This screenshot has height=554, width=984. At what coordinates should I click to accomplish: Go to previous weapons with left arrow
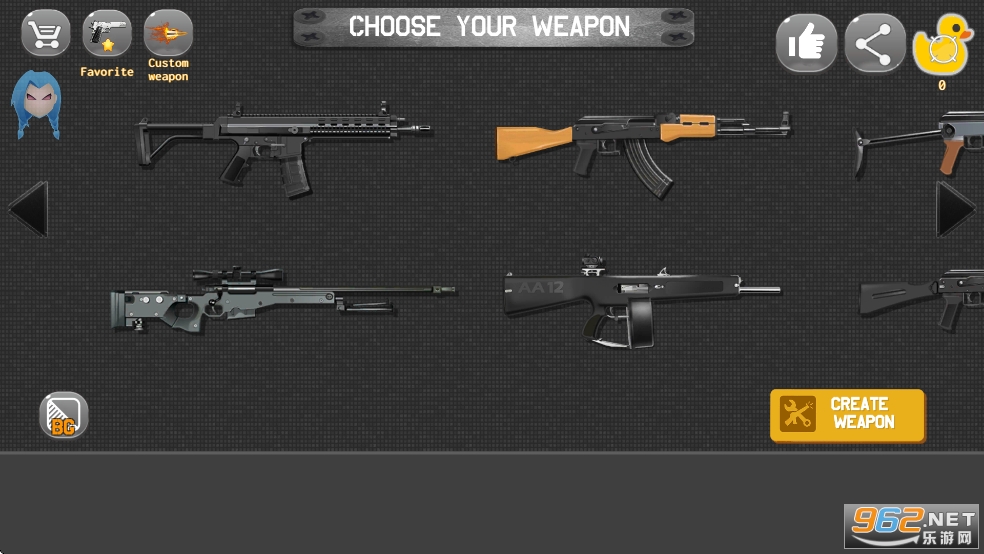pos(27,209)
